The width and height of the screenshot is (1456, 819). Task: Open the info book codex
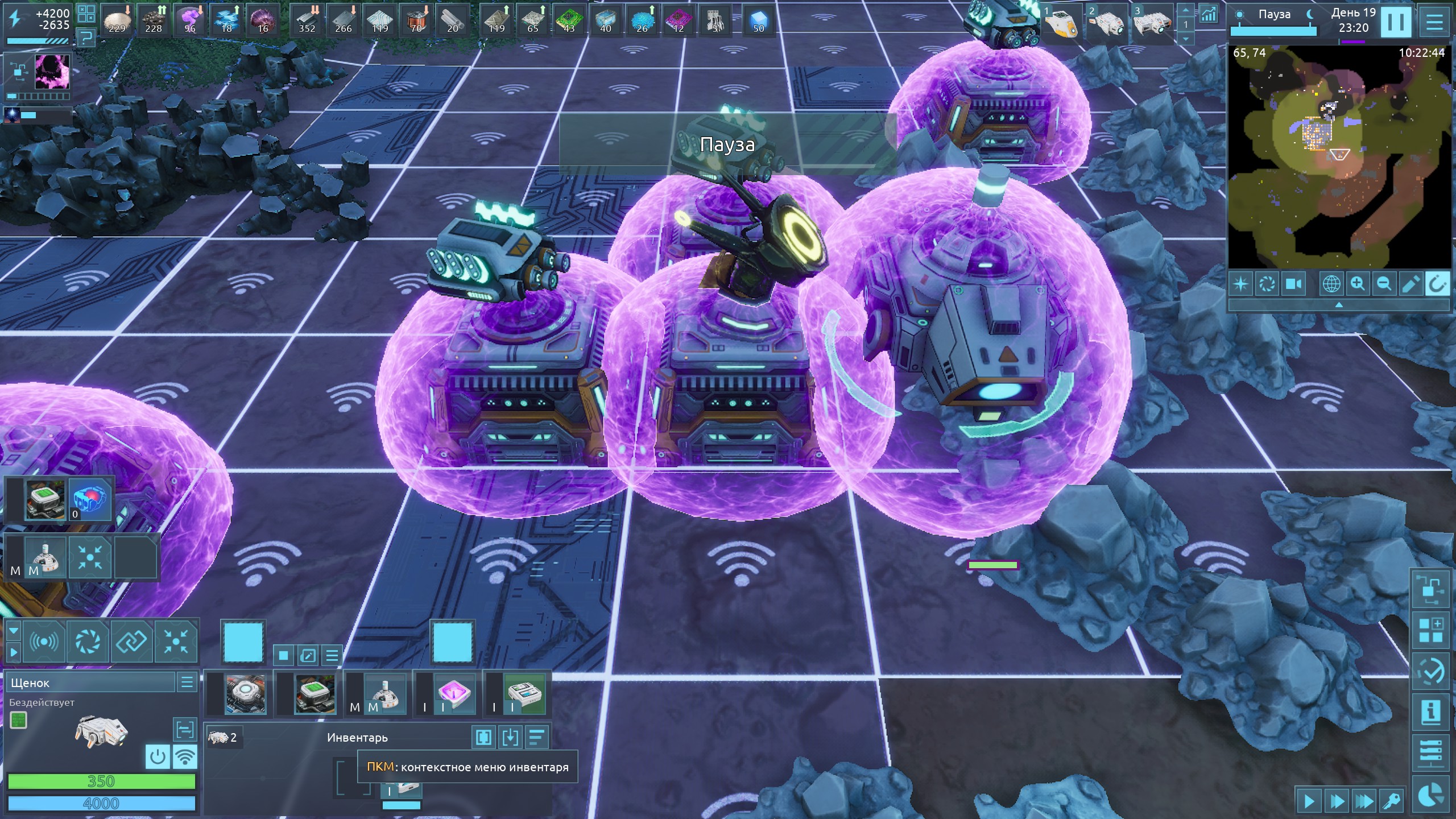coord(1430,712)
